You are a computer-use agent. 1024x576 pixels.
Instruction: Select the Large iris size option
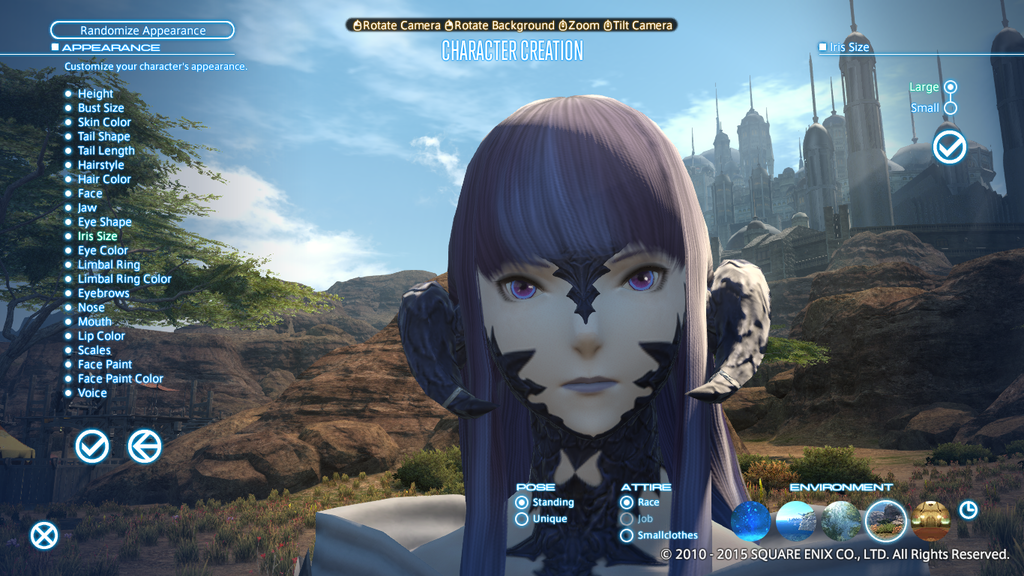coord(950,87)
